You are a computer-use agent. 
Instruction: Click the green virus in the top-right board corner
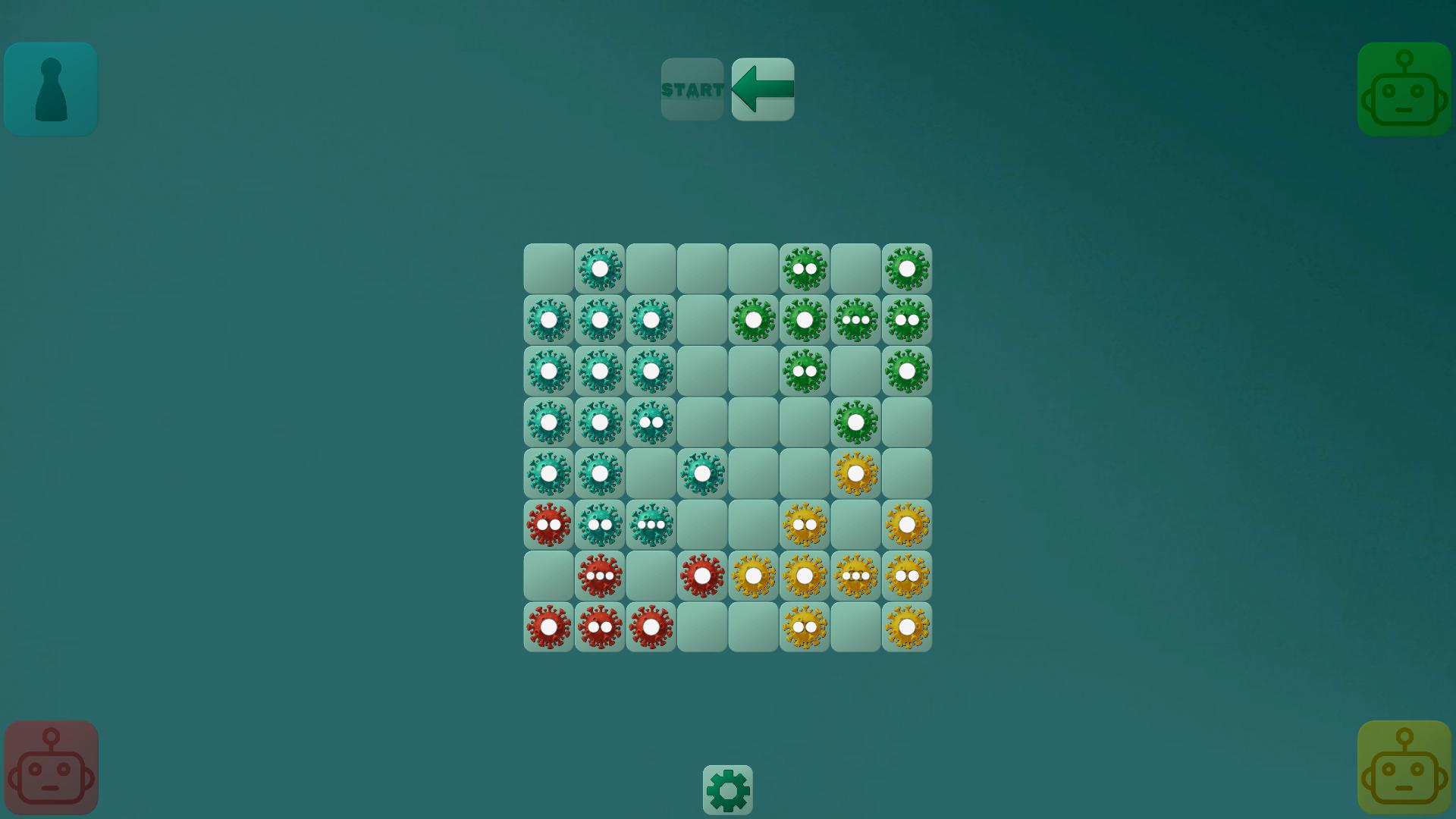907,268
